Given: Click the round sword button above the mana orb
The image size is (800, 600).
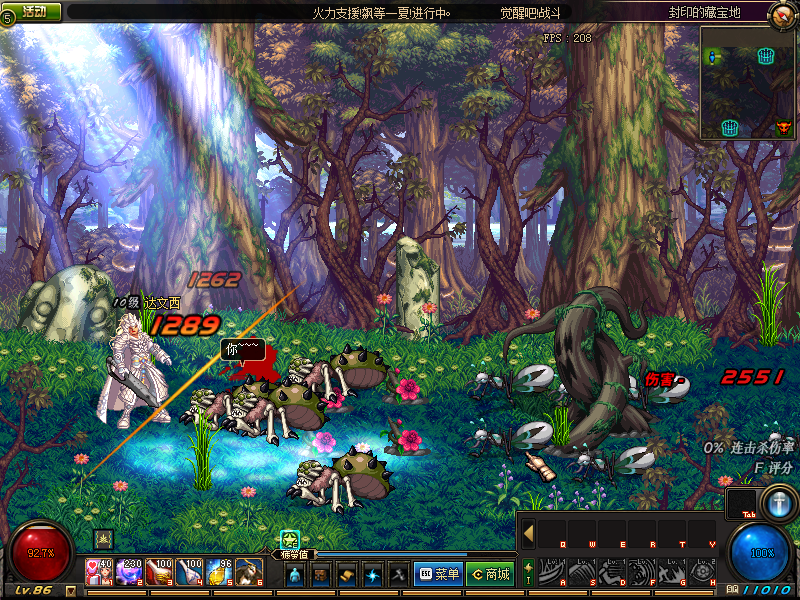Looking at the screenshot, I should click(x=777, y=502).
